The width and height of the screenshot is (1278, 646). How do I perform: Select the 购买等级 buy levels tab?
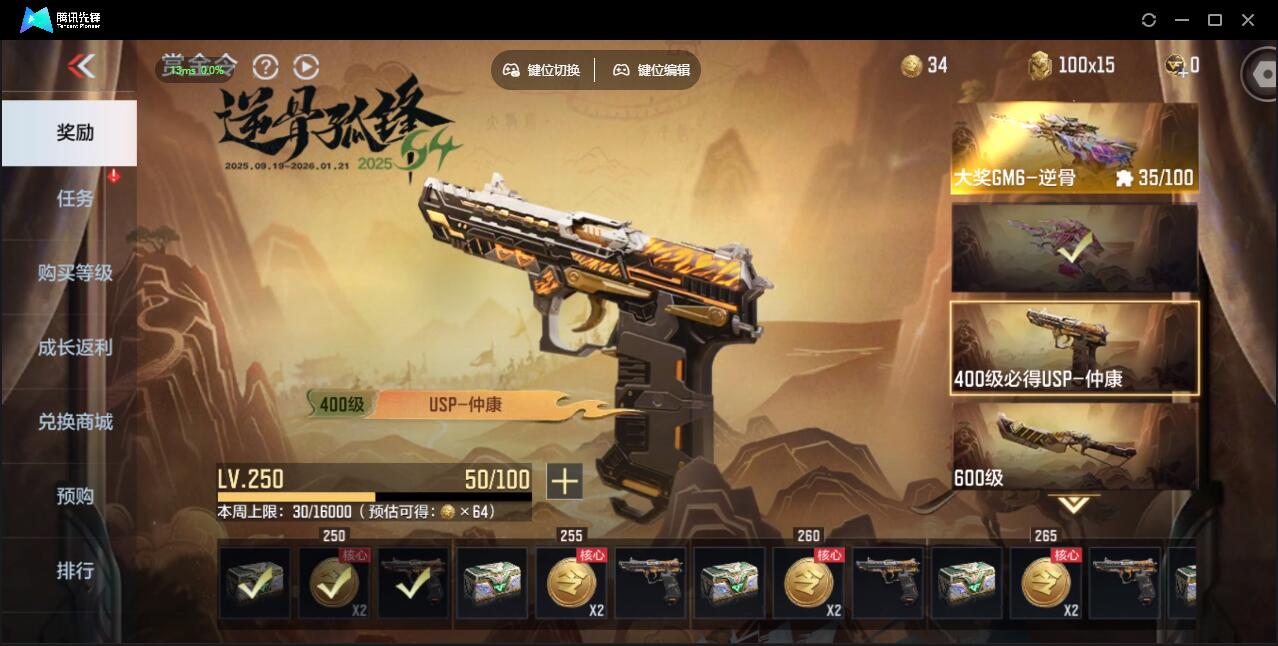(75, 273)
